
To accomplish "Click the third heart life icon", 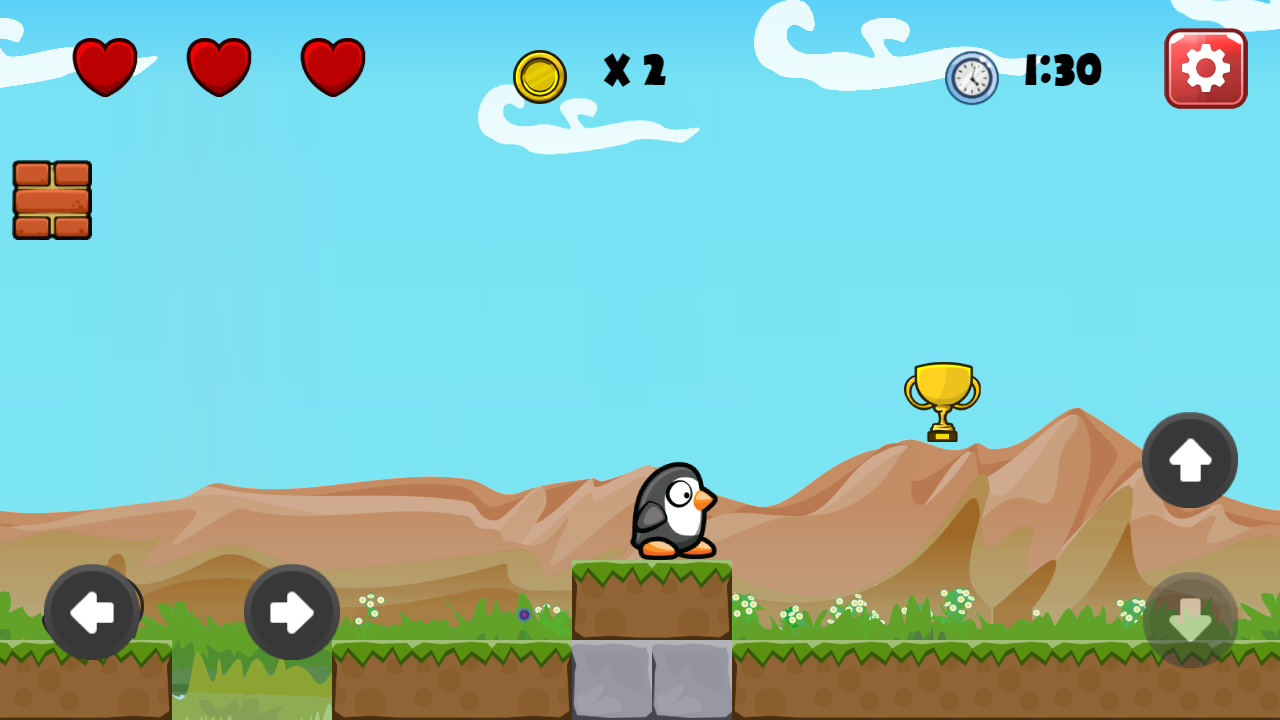I will 333,65.
